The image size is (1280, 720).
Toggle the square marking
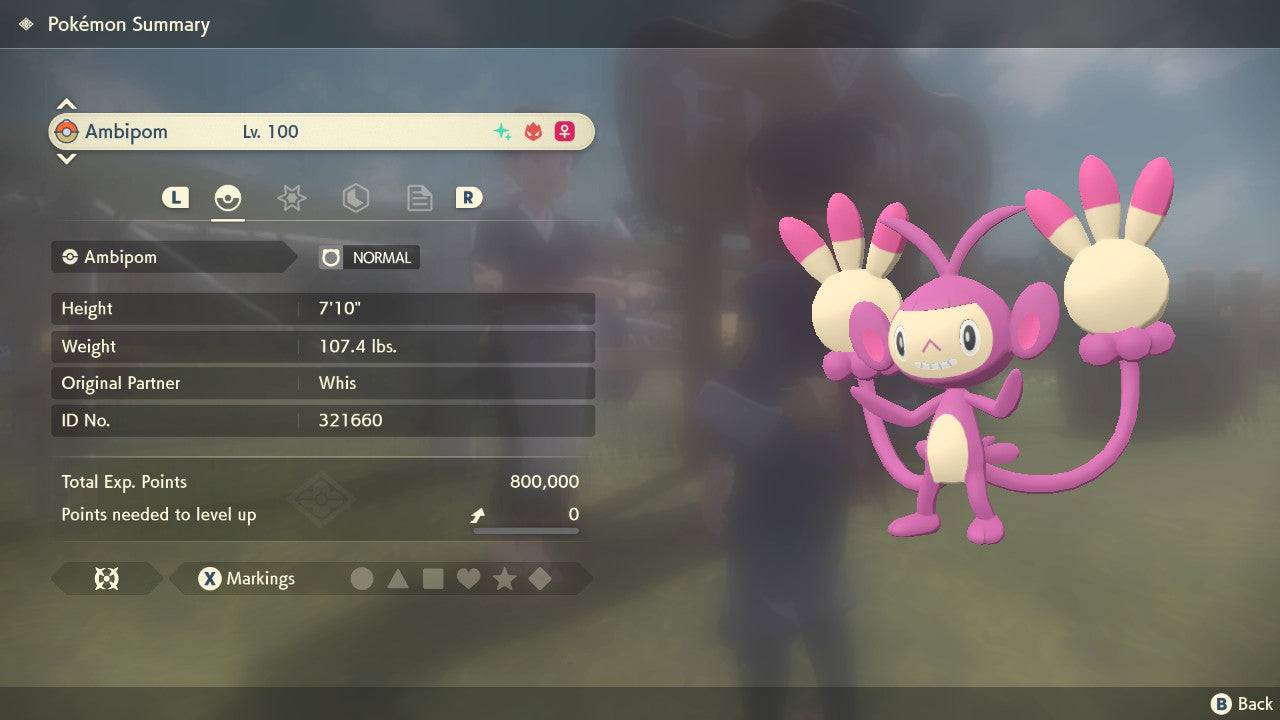point(433,579)
